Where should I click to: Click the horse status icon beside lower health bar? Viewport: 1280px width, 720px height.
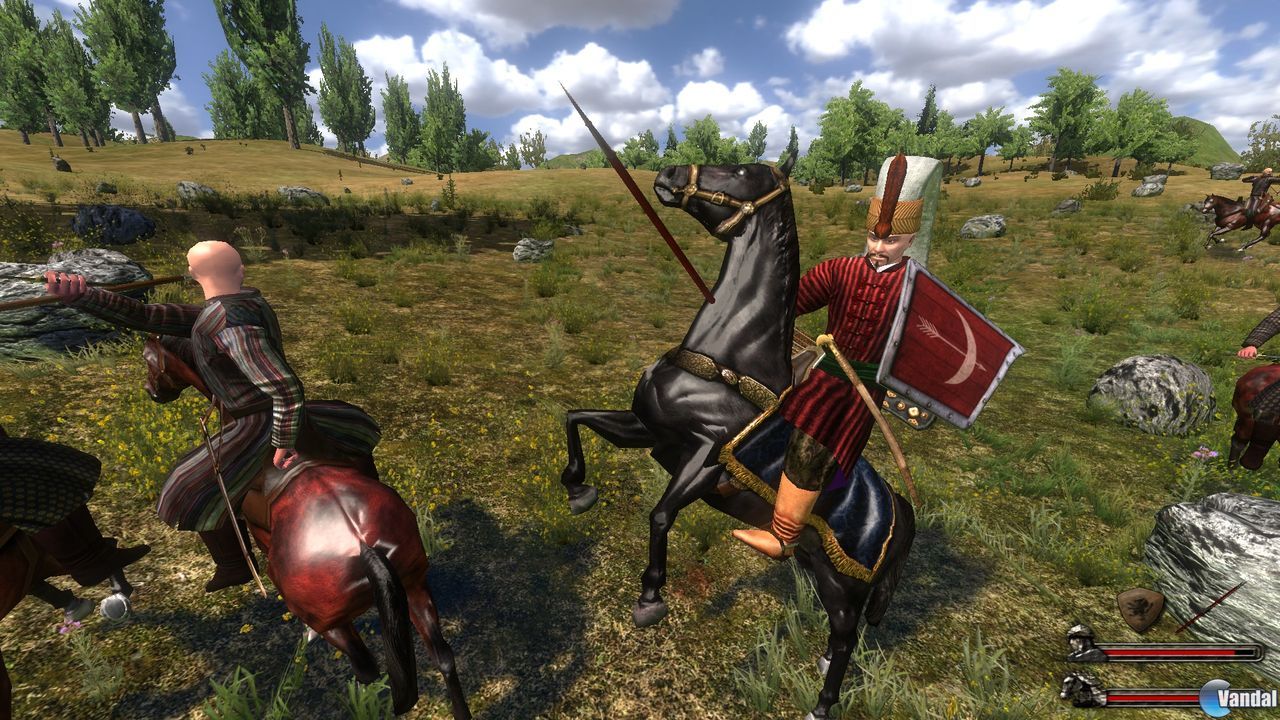1082,691
